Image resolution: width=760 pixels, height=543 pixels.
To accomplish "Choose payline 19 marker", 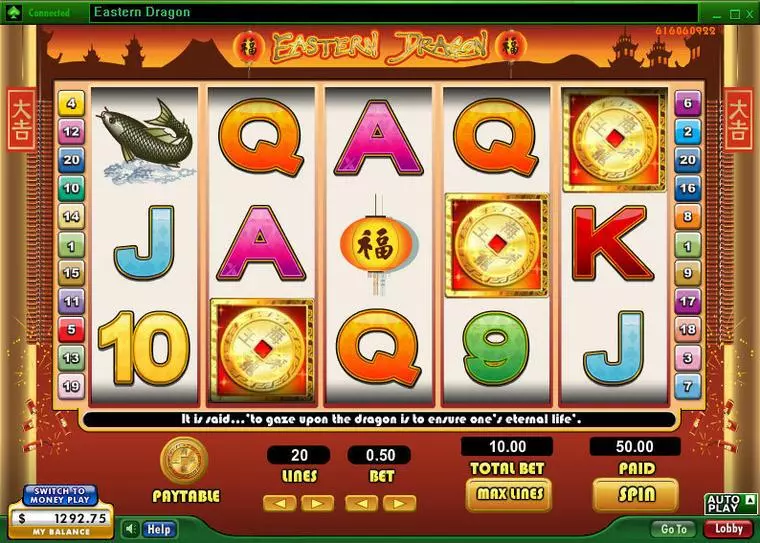I will click(72, 386).
